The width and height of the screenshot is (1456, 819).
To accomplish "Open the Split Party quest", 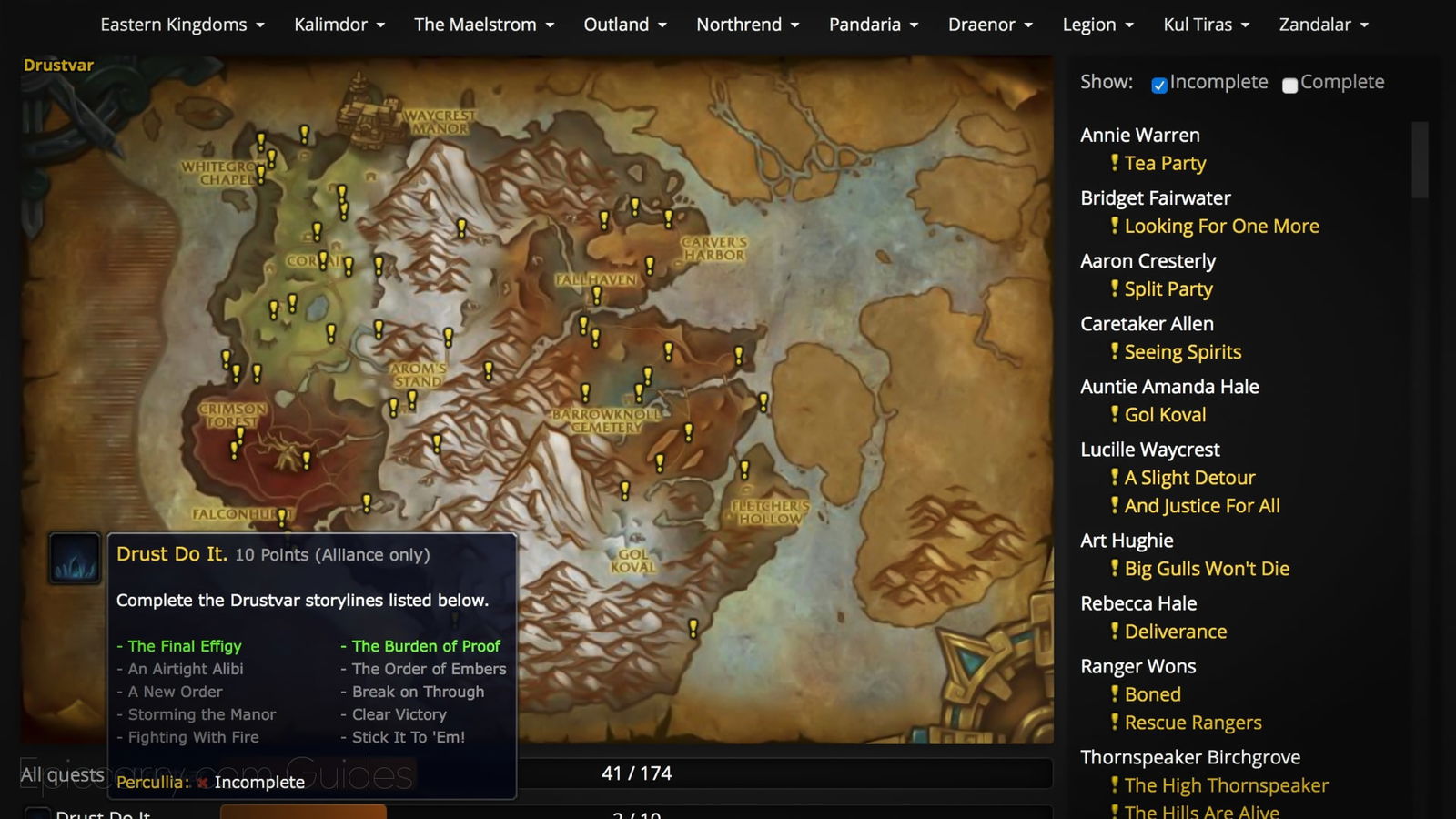I will (1168, 289).
